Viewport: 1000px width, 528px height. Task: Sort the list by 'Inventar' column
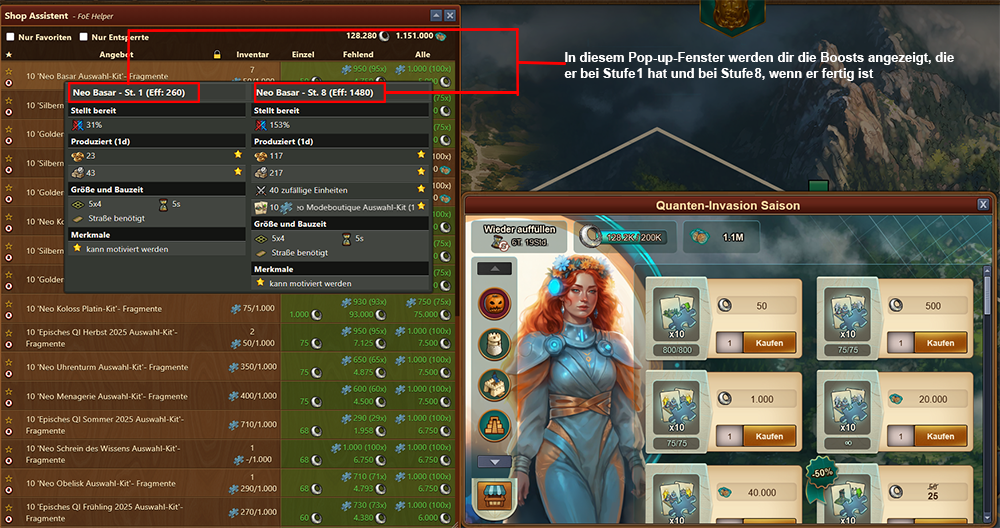tap(252, 54)
